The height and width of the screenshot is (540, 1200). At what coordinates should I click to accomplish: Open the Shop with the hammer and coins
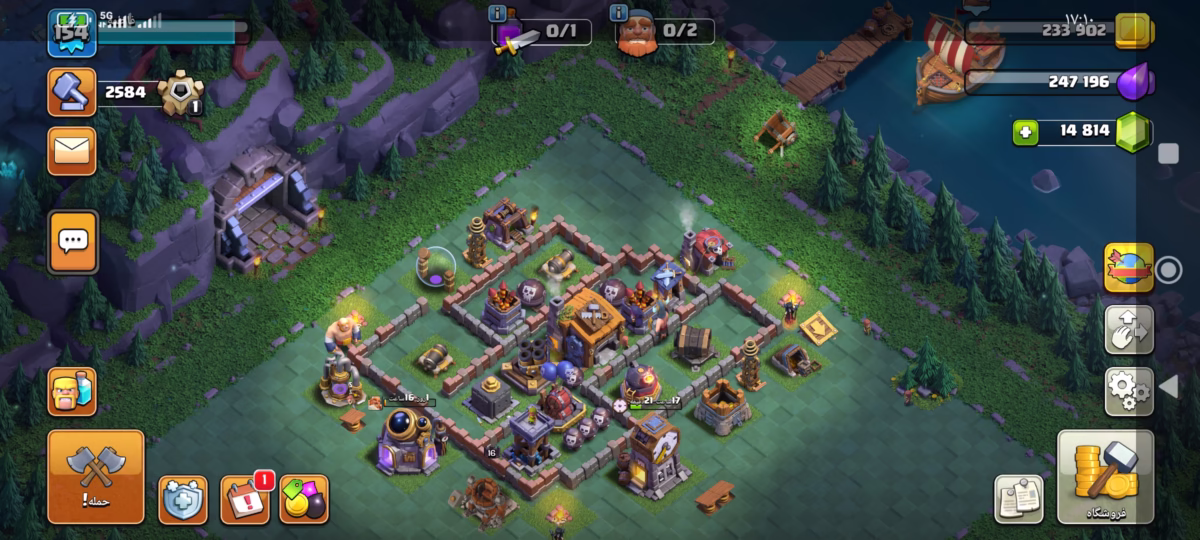[x=1105, y=477]
